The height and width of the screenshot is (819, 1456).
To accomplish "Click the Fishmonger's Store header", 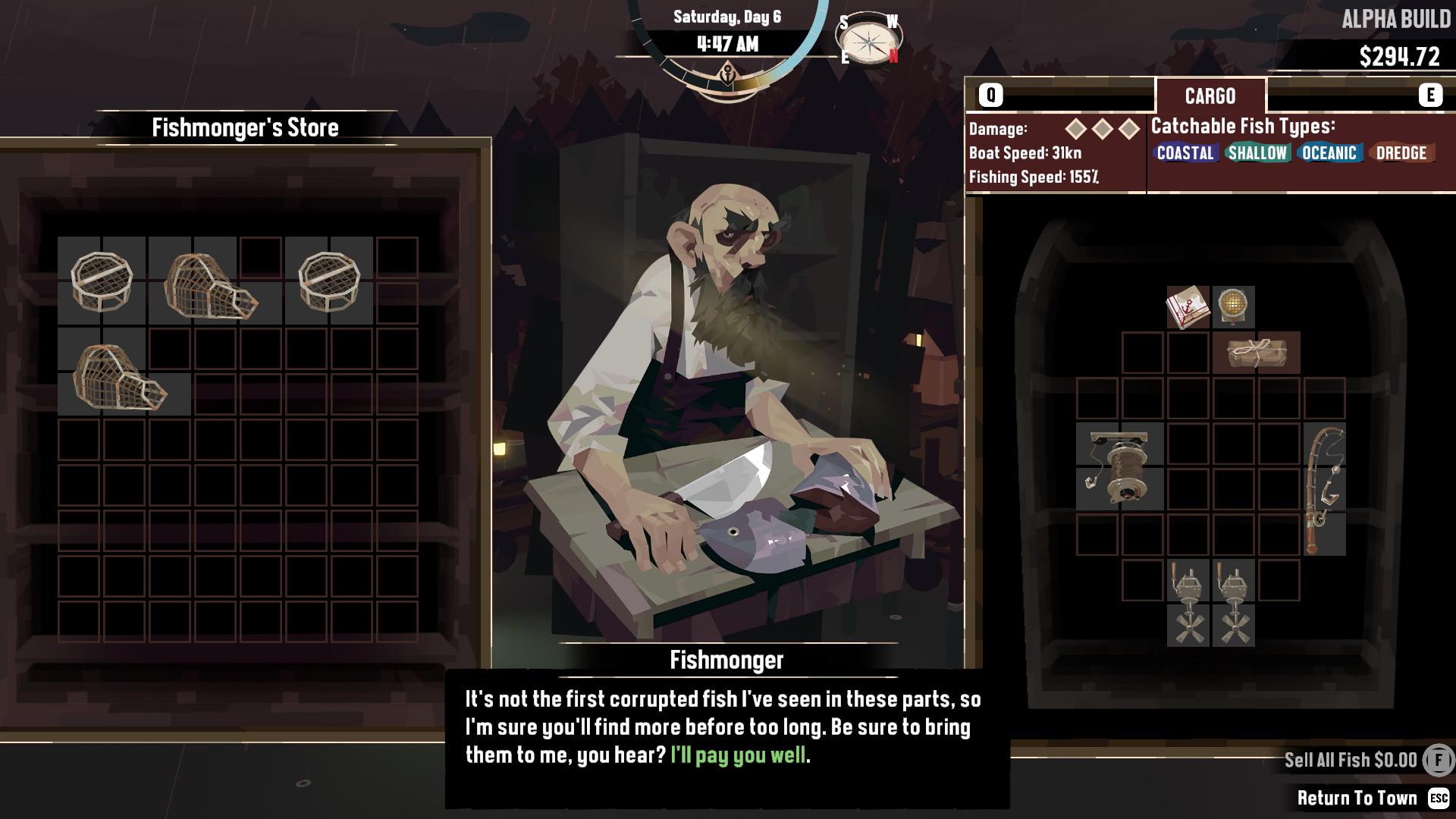I will coord(246,127).
